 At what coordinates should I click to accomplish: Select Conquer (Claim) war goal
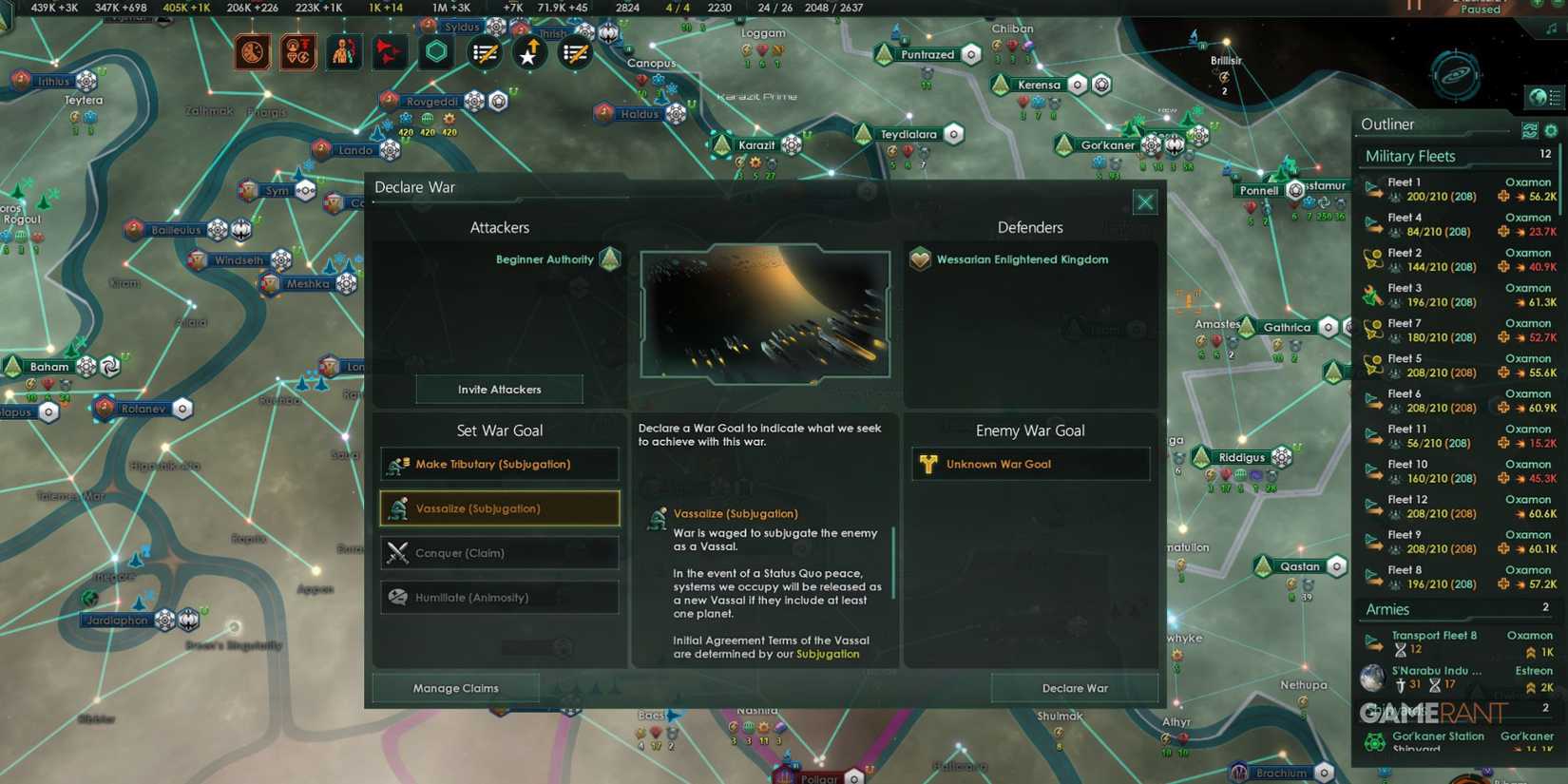[499, 552]
